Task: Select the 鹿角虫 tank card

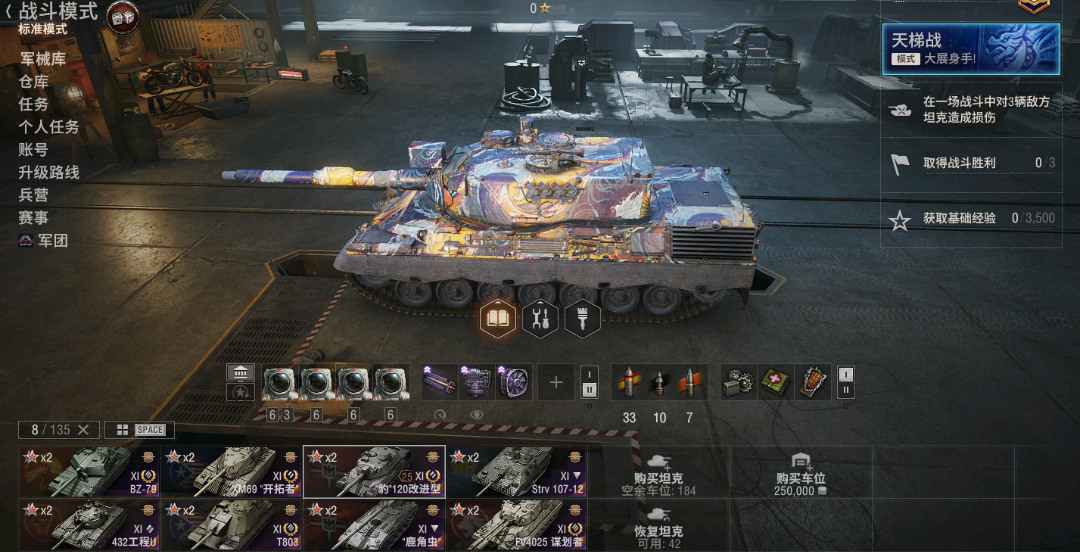Action: point(374,525)
